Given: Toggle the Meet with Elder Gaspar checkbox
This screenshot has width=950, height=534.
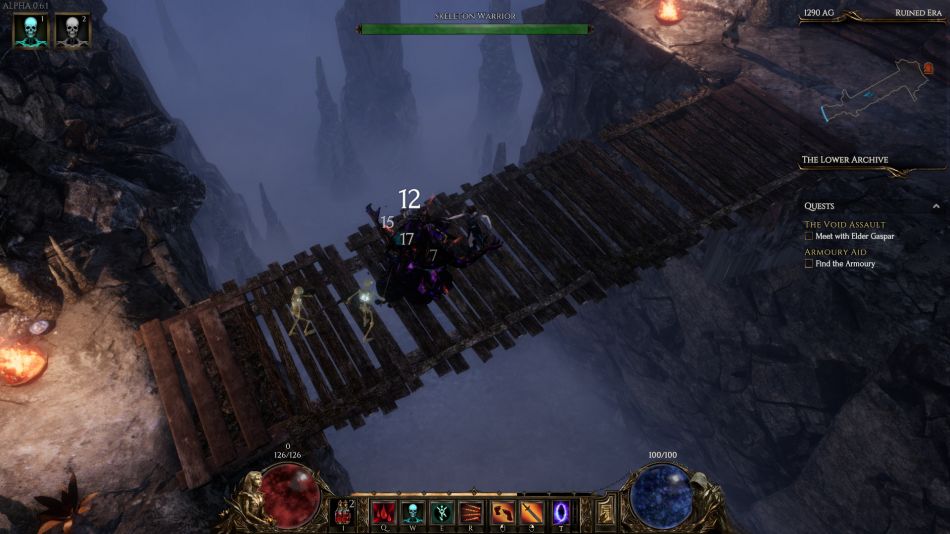Looking at the screenshot, I should tap(809, 237).
